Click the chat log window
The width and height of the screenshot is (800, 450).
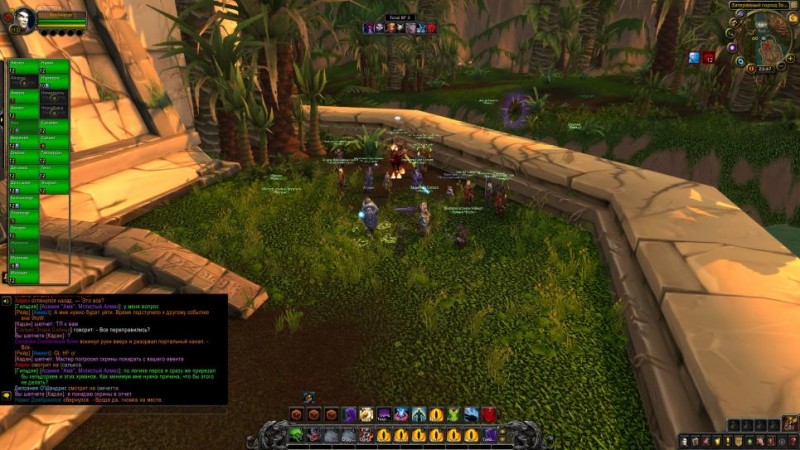pyautogui.click(x=114, y=349)
